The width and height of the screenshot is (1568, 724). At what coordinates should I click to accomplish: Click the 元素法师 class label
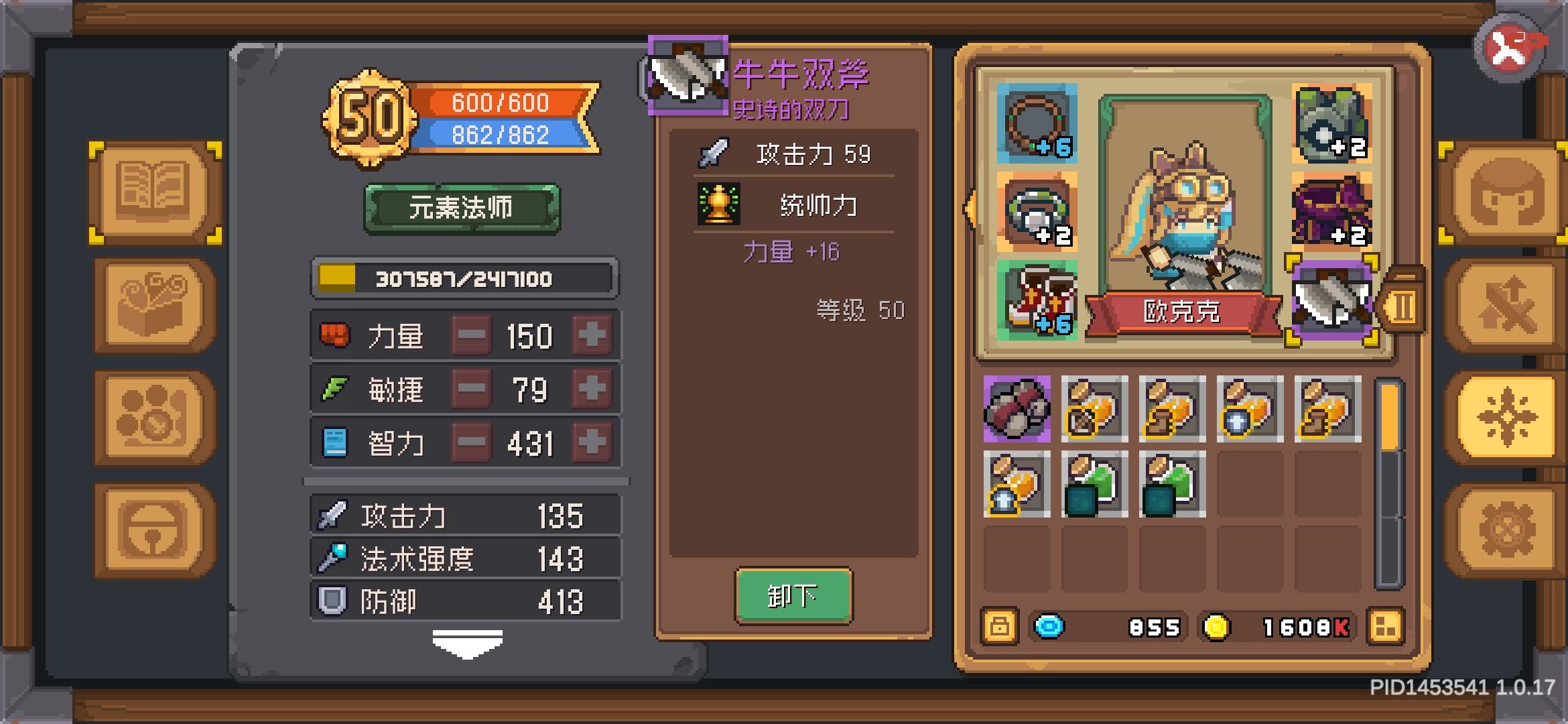tap(464, 208)
